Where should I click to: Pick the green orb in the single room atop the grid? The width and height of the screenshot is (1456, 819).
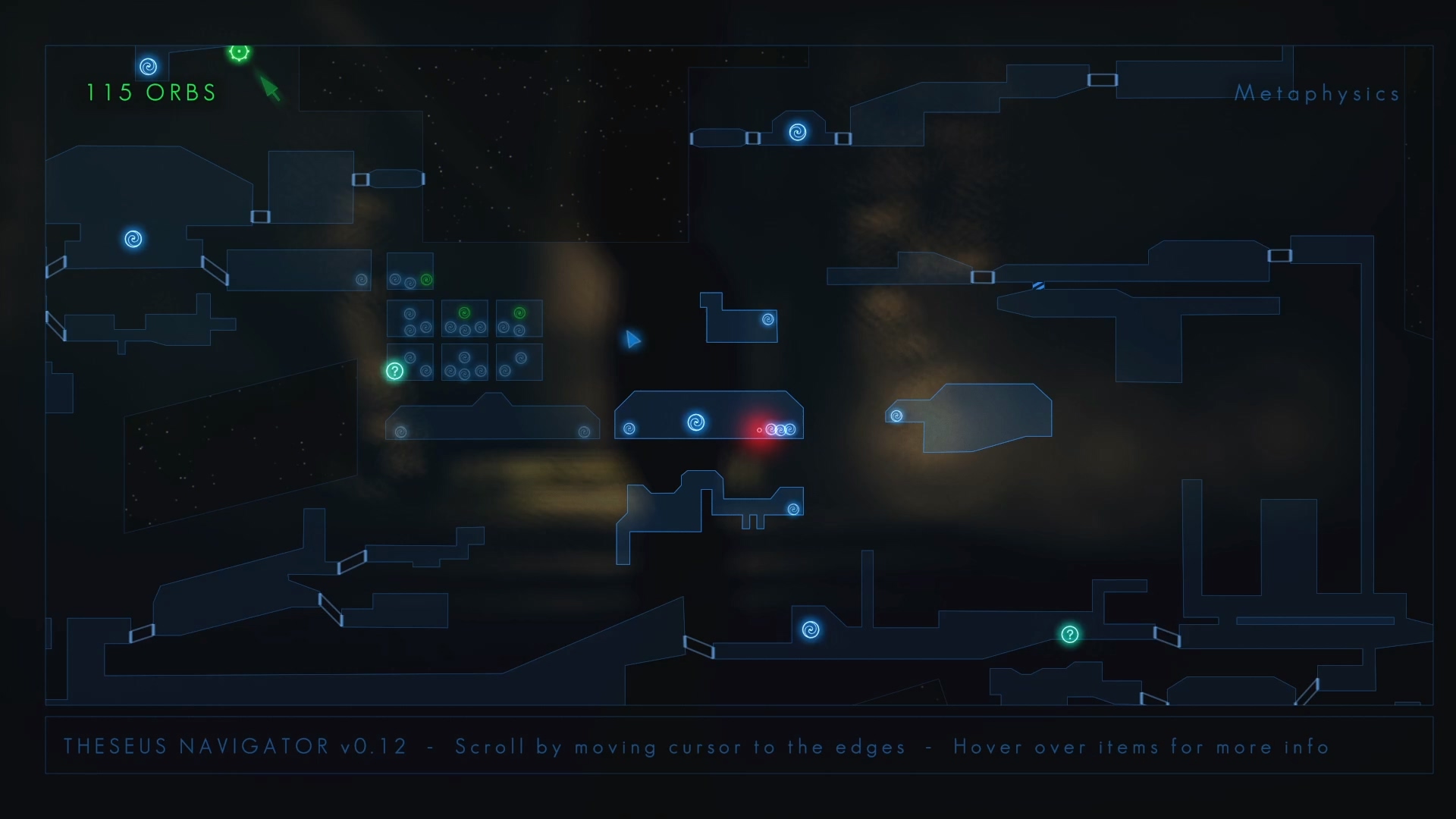click(x=426, y=280)
